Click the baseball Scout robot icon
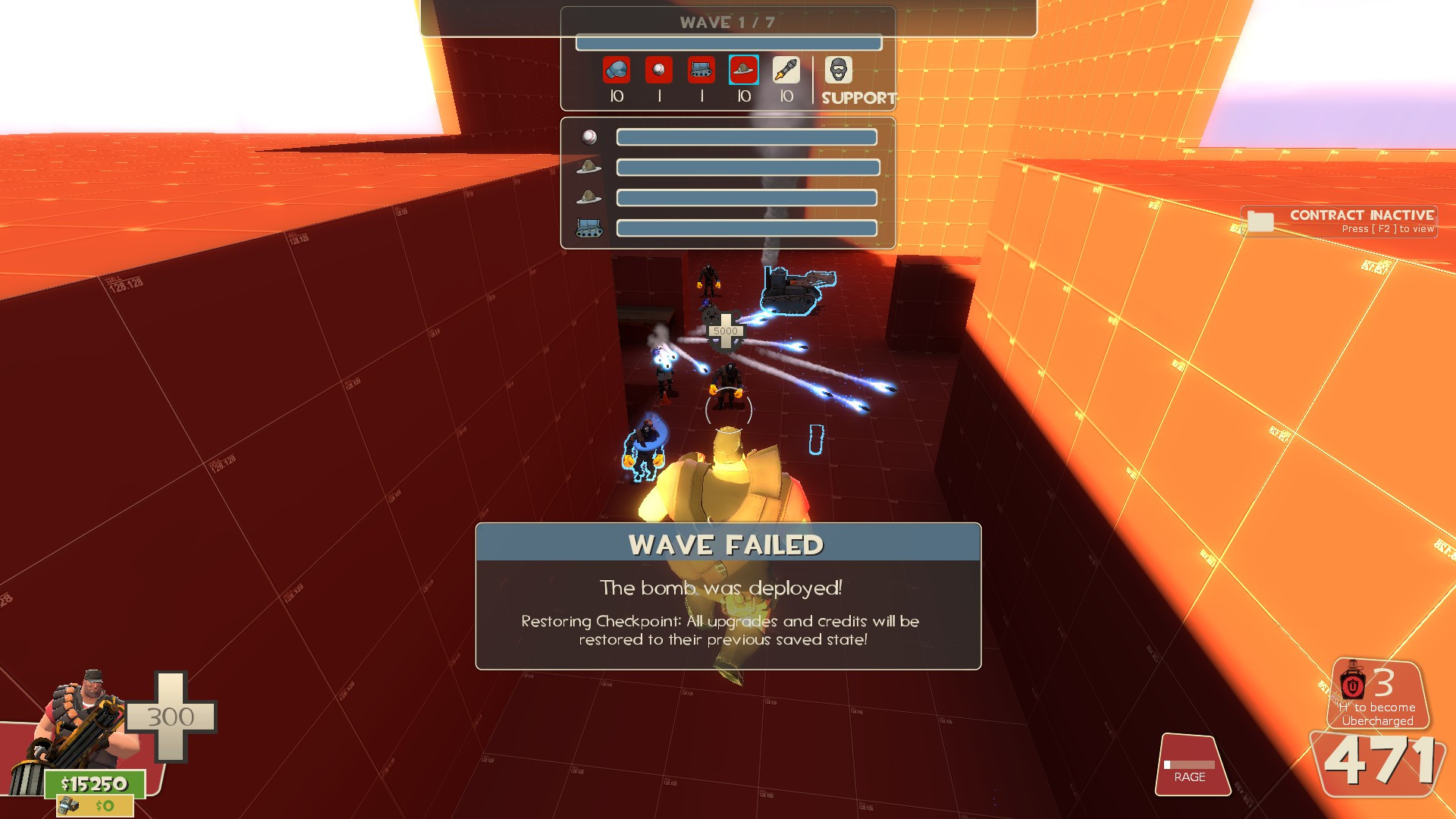The image size is (1456, 819). [x=658, y=70]
